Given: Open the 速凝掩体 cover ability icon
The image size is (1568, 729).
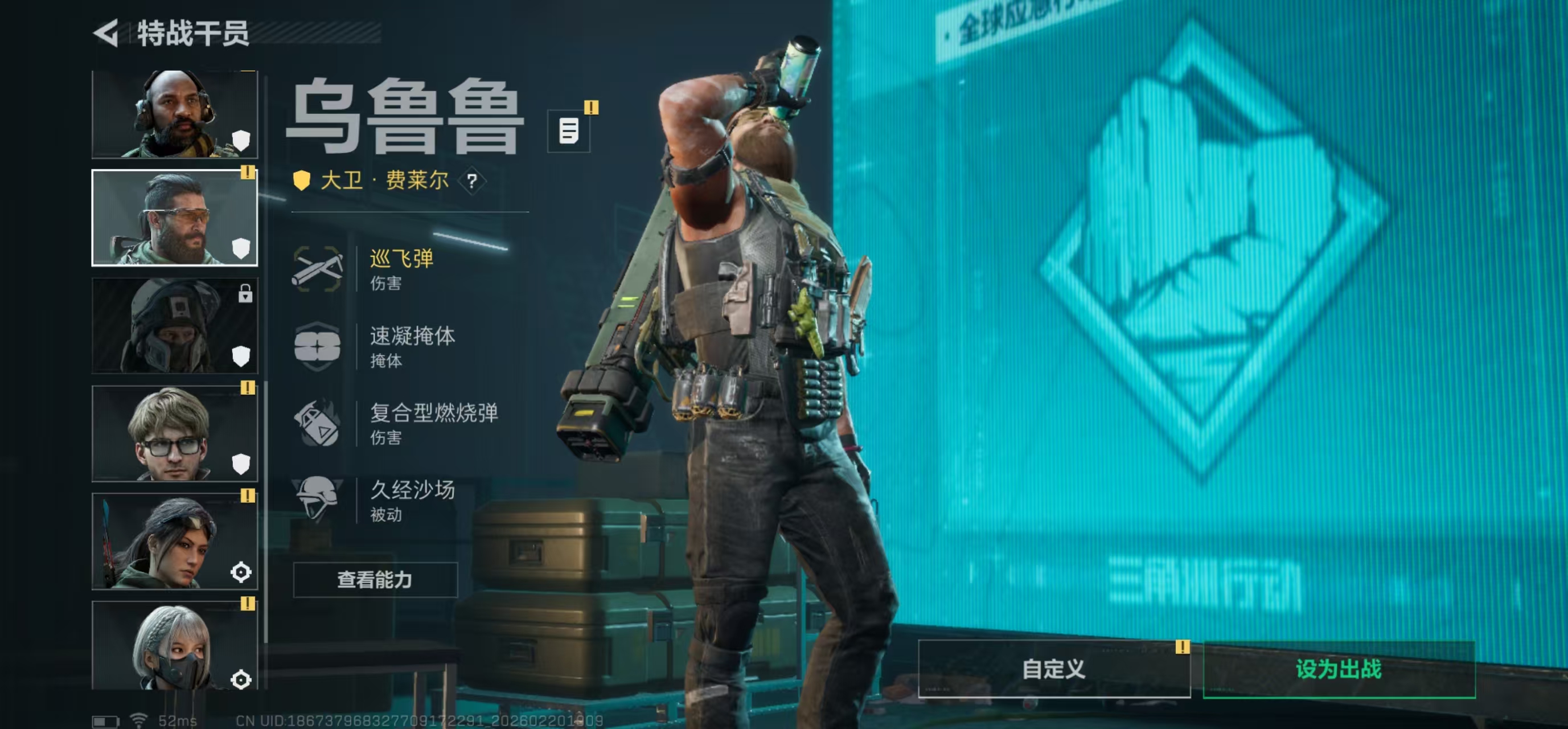Looking at the screenshot, I should (x=318, y=345).
